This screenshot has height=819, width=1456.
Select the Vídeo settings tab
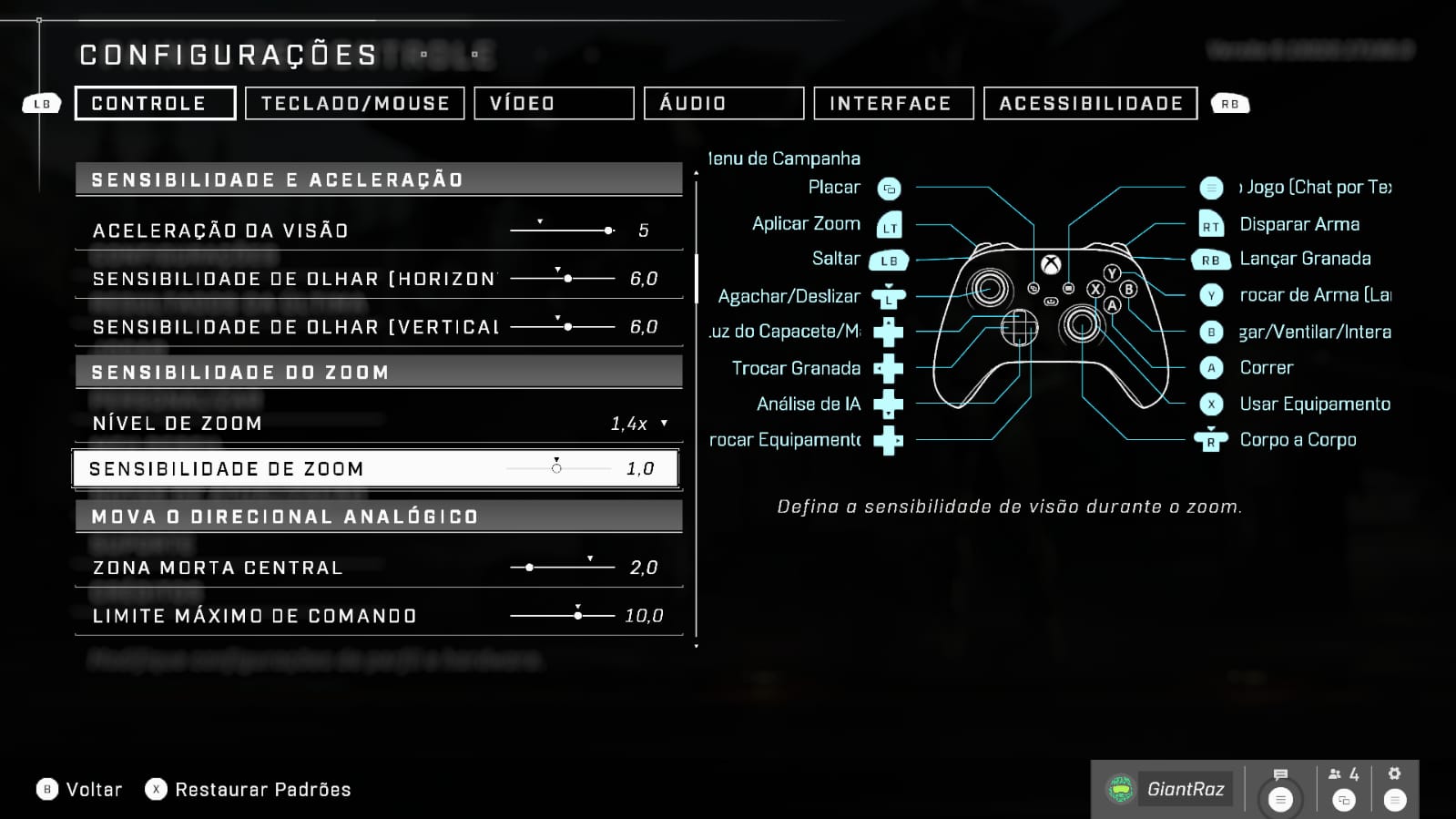(x=554, y=104)
